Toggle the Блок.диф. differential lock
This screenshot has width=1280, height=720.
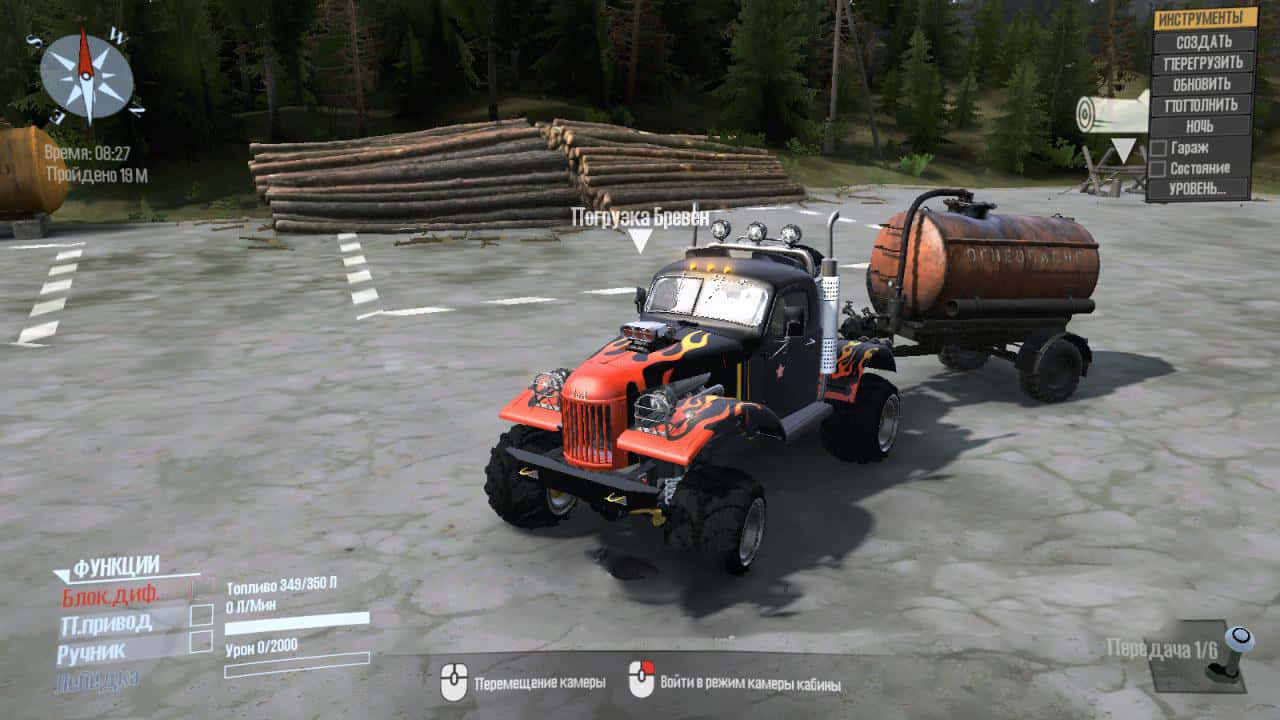pyautogui.click(x=202, y=592)
